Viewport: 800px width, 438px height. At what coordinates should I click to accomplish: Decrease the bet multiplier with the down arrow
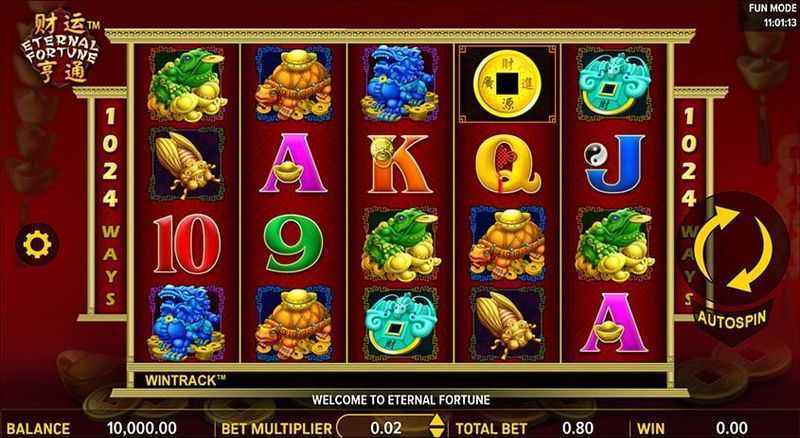tap(434, 433)
